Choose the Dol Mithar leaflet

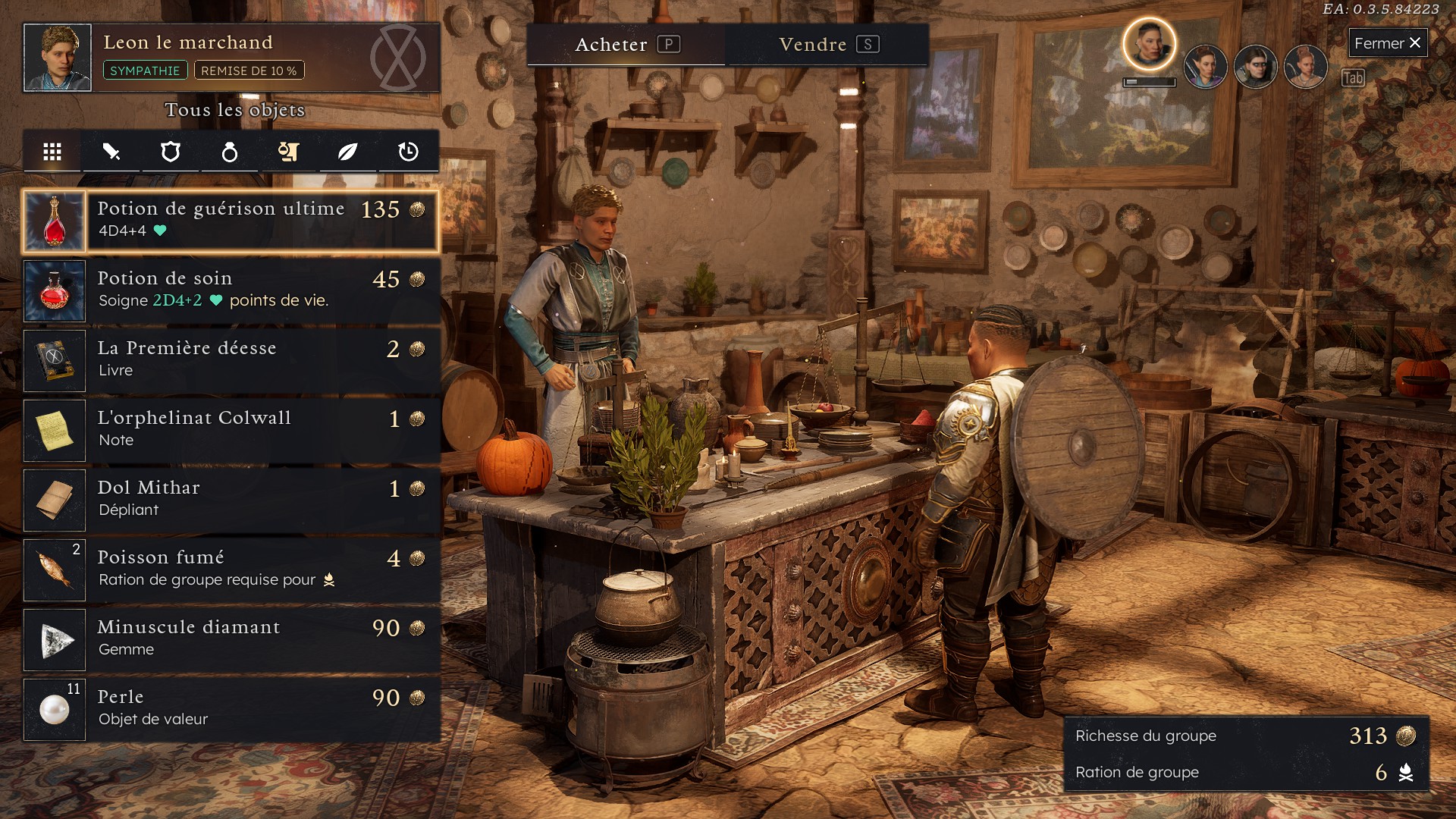[231, 500]
